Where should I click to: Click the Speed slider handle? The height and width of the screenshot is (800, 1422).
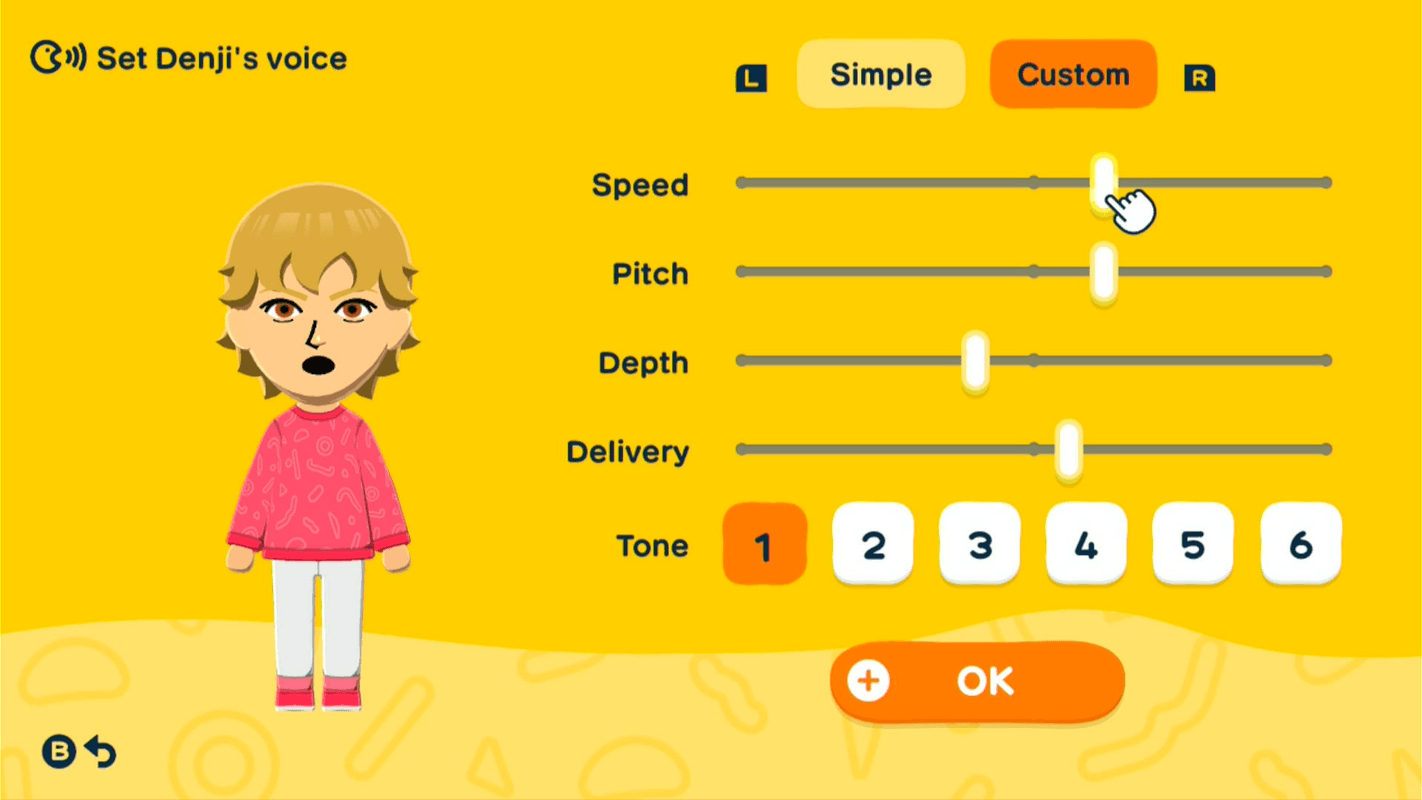[1103, 182]
